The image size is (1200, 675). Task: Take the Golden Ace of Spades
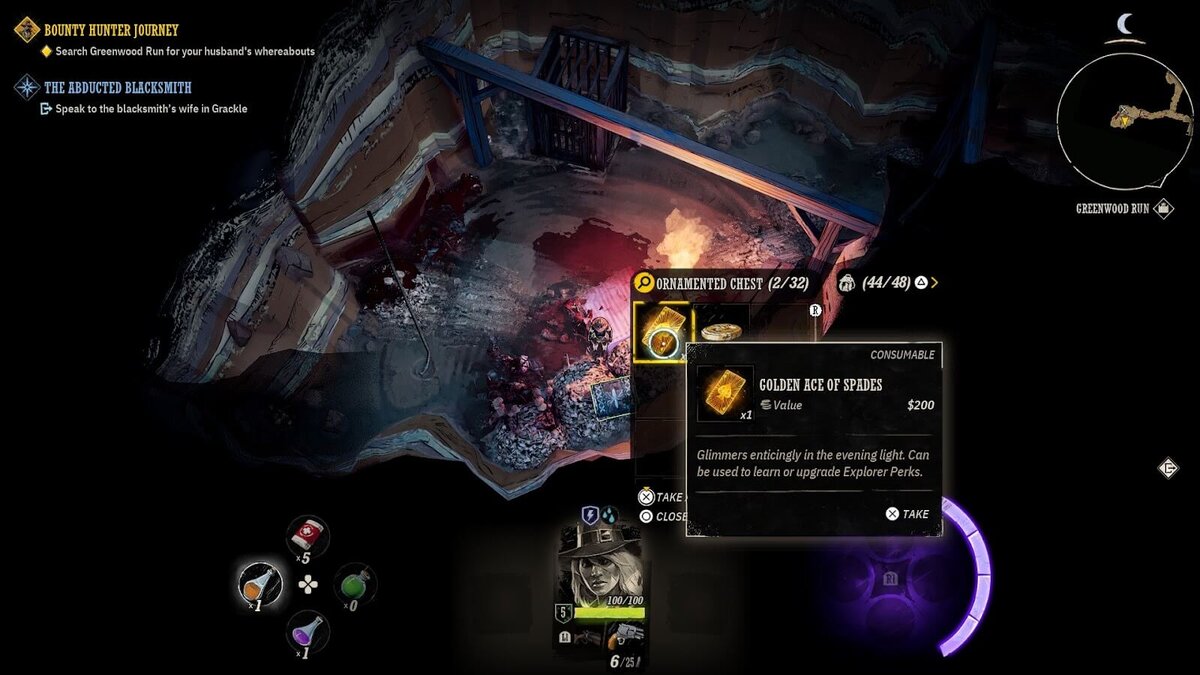coord(907,514)
